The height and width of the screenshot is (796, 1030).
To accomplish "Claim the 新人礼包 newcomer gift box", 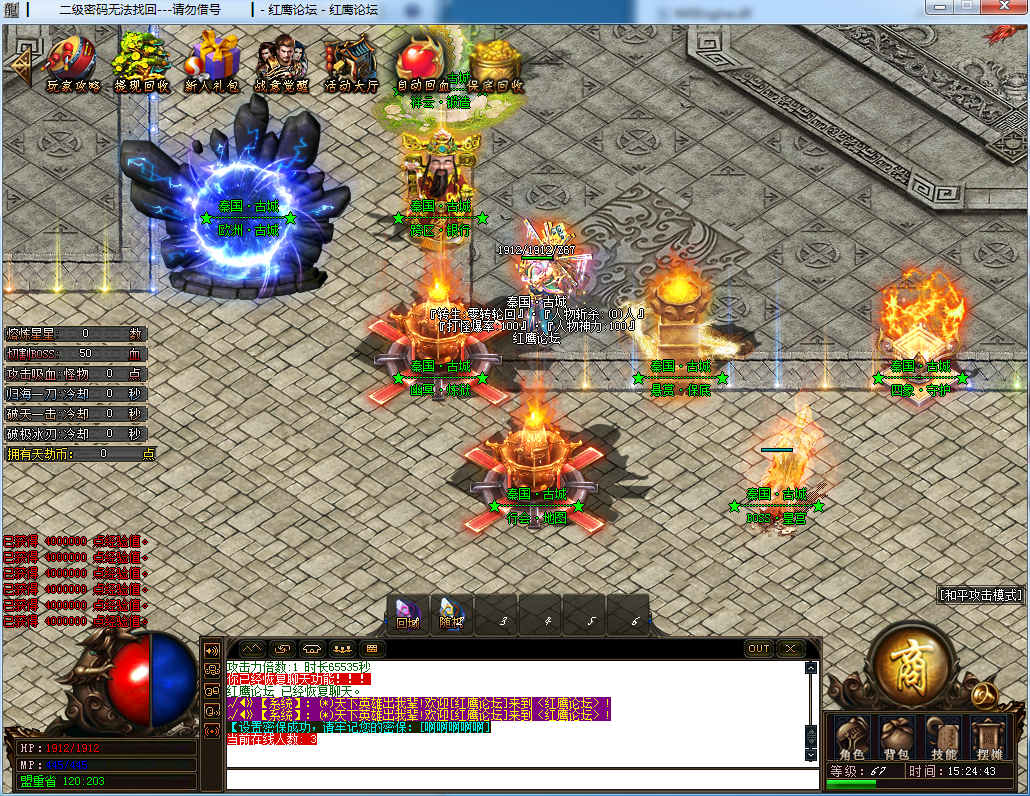I will pyautogui.click(x=212, y=62).
